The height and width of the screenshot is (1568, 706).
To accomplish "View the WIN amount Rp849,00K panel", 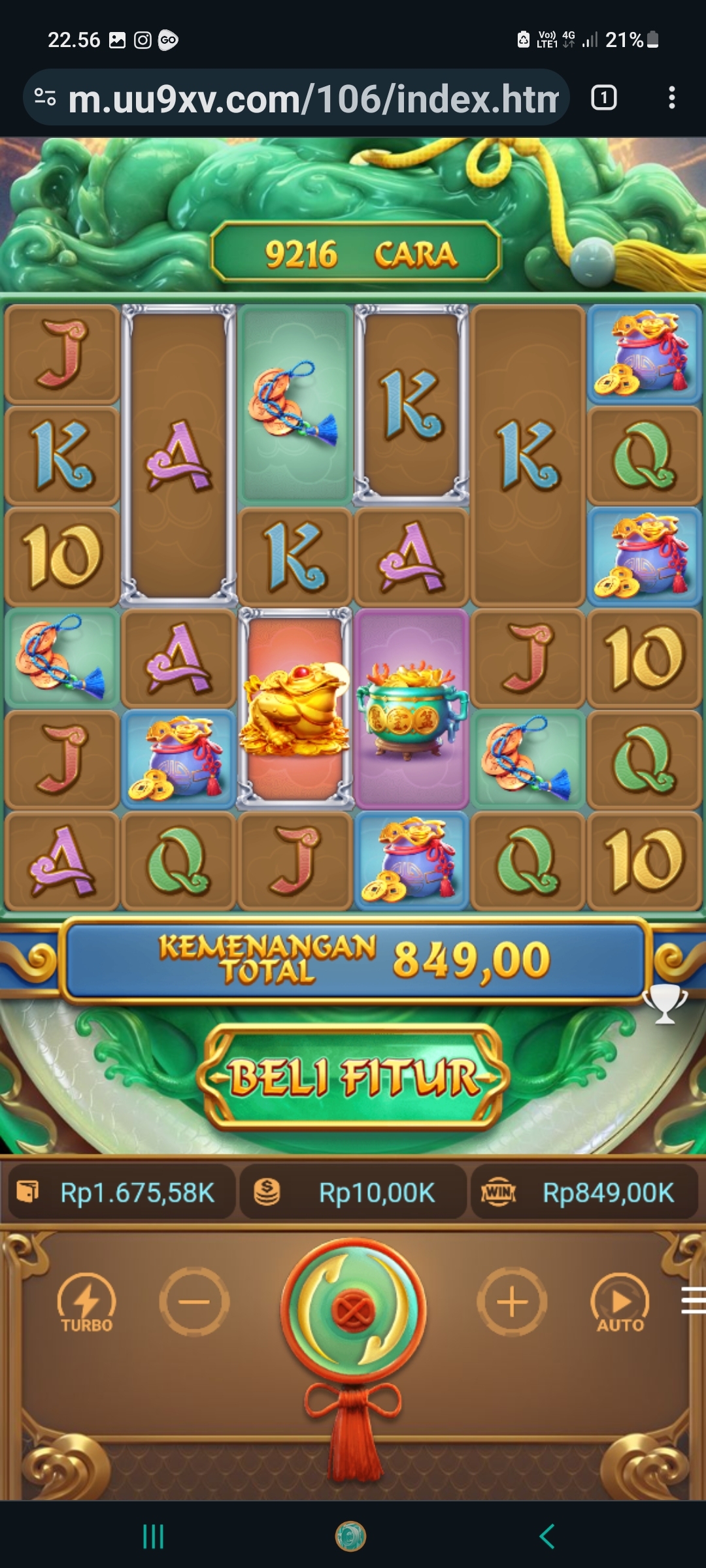I will (584, 1193).
